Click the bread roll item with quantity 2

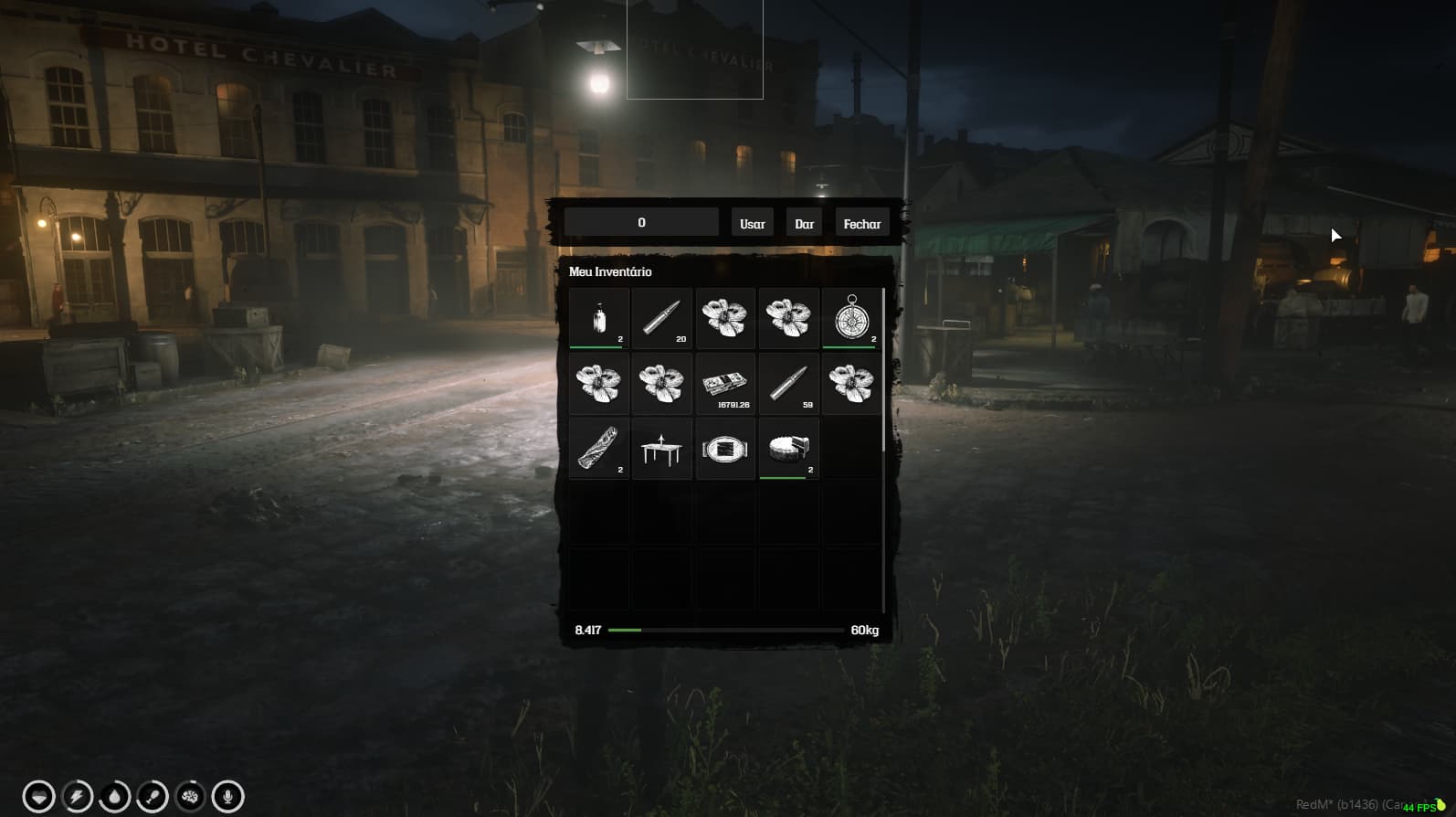(598, 448)
